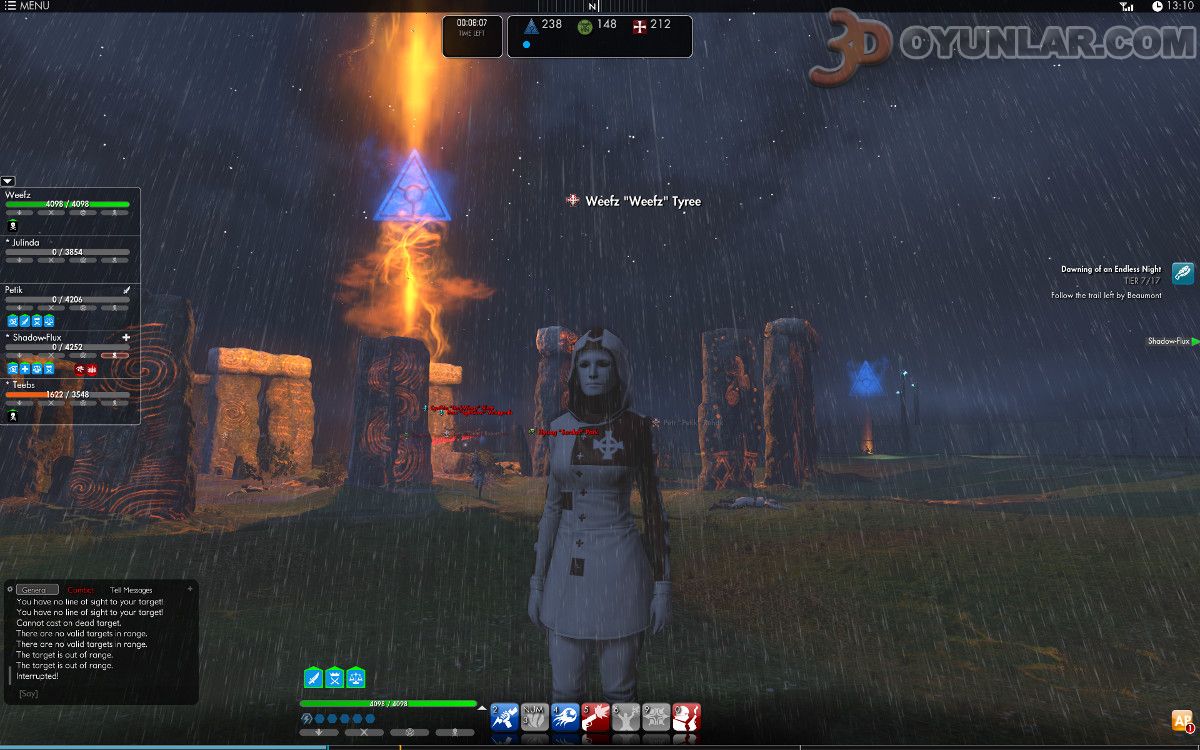The image size is (1200, 750).
Task: Switch to the General chat tab
Action: [37, 590]
